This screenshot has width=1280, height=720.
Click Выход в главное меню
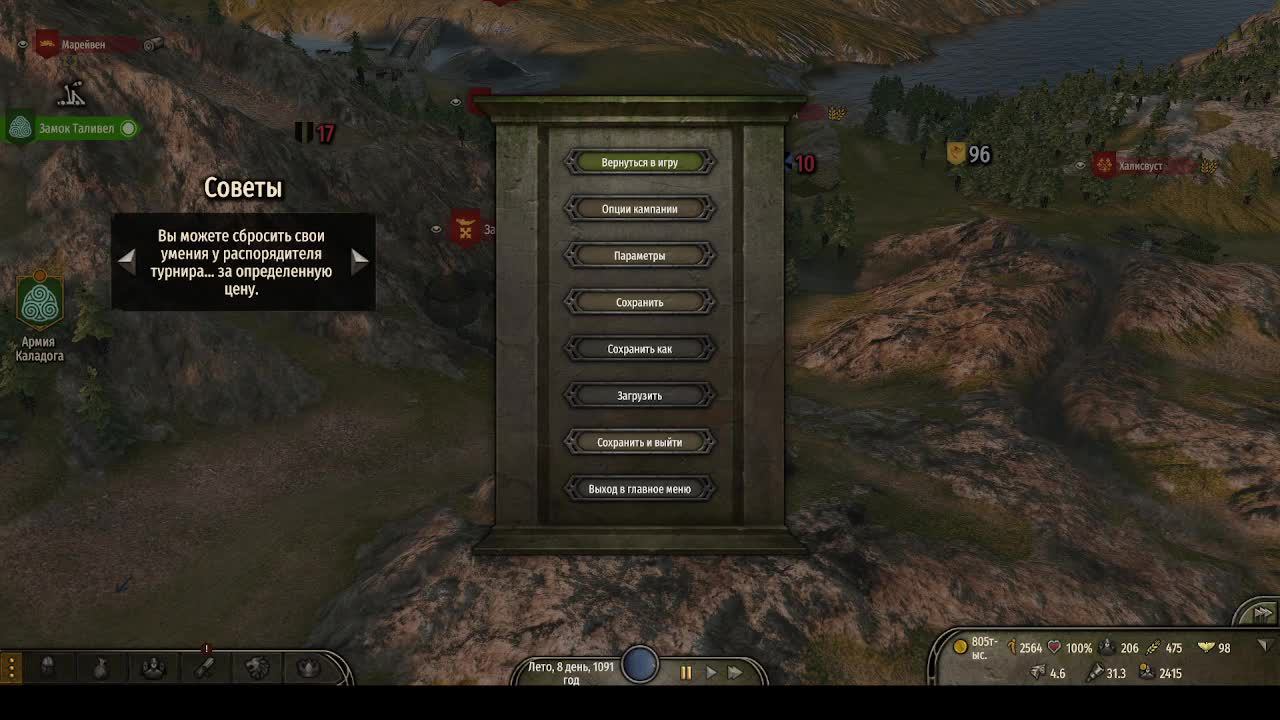coord(641,488)
